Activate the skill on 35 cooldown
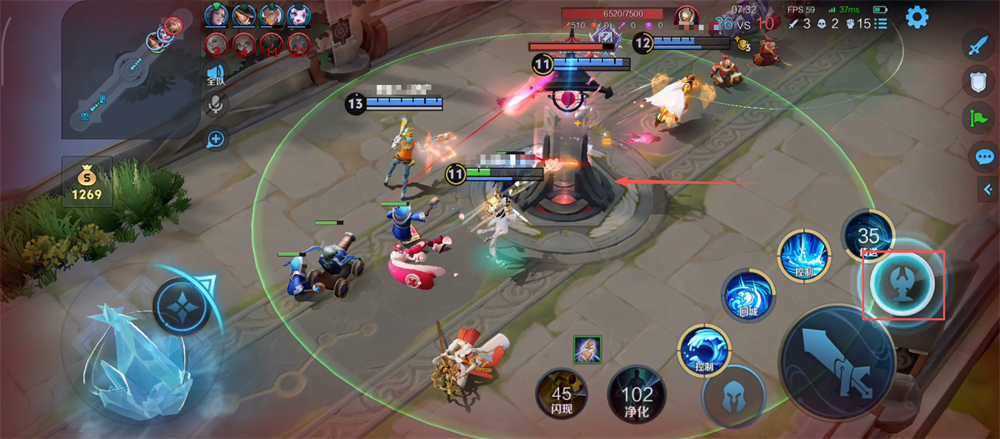 (868, 236)
